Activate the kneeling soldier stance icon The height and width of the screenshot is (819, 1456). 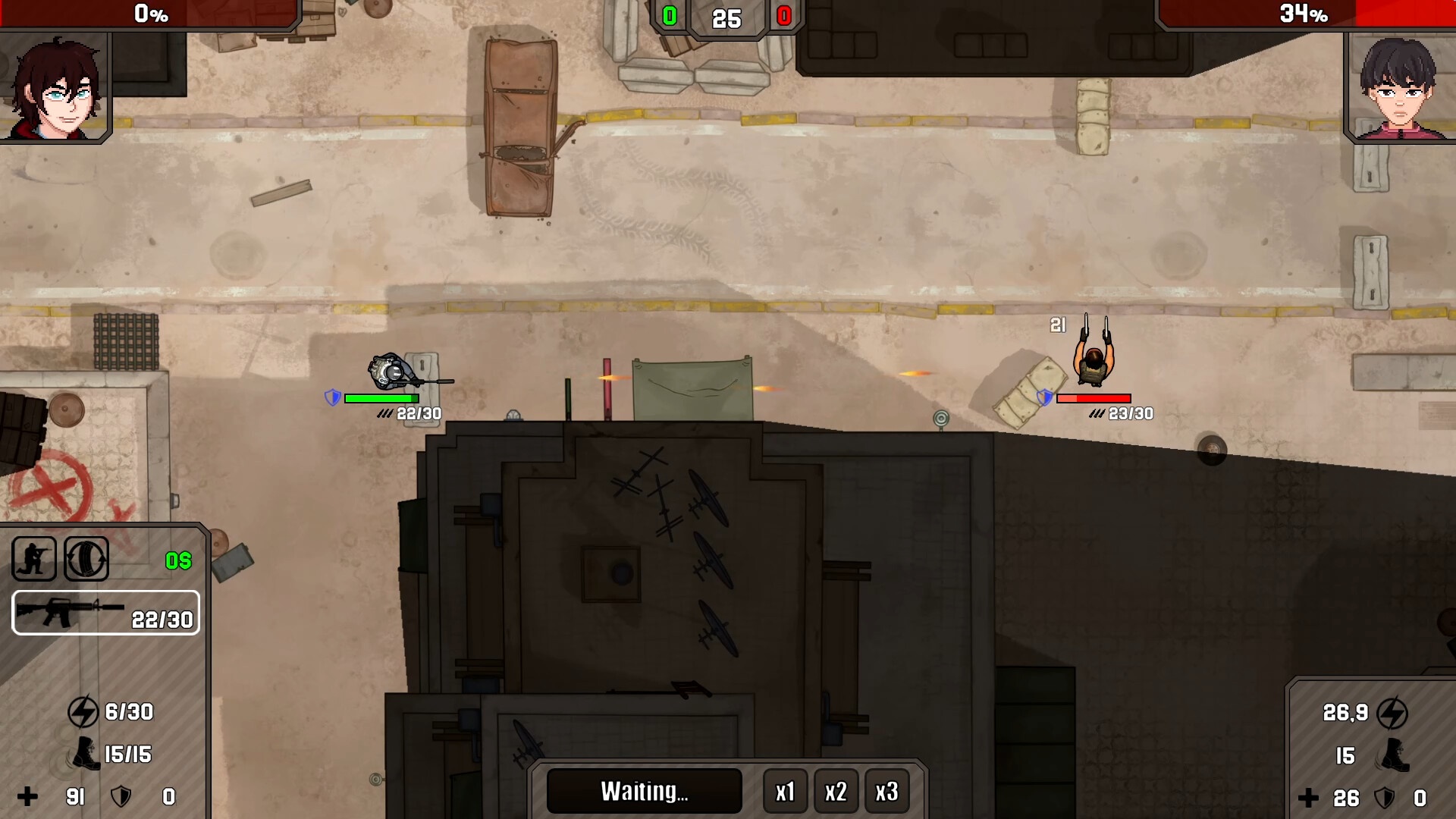34,559
